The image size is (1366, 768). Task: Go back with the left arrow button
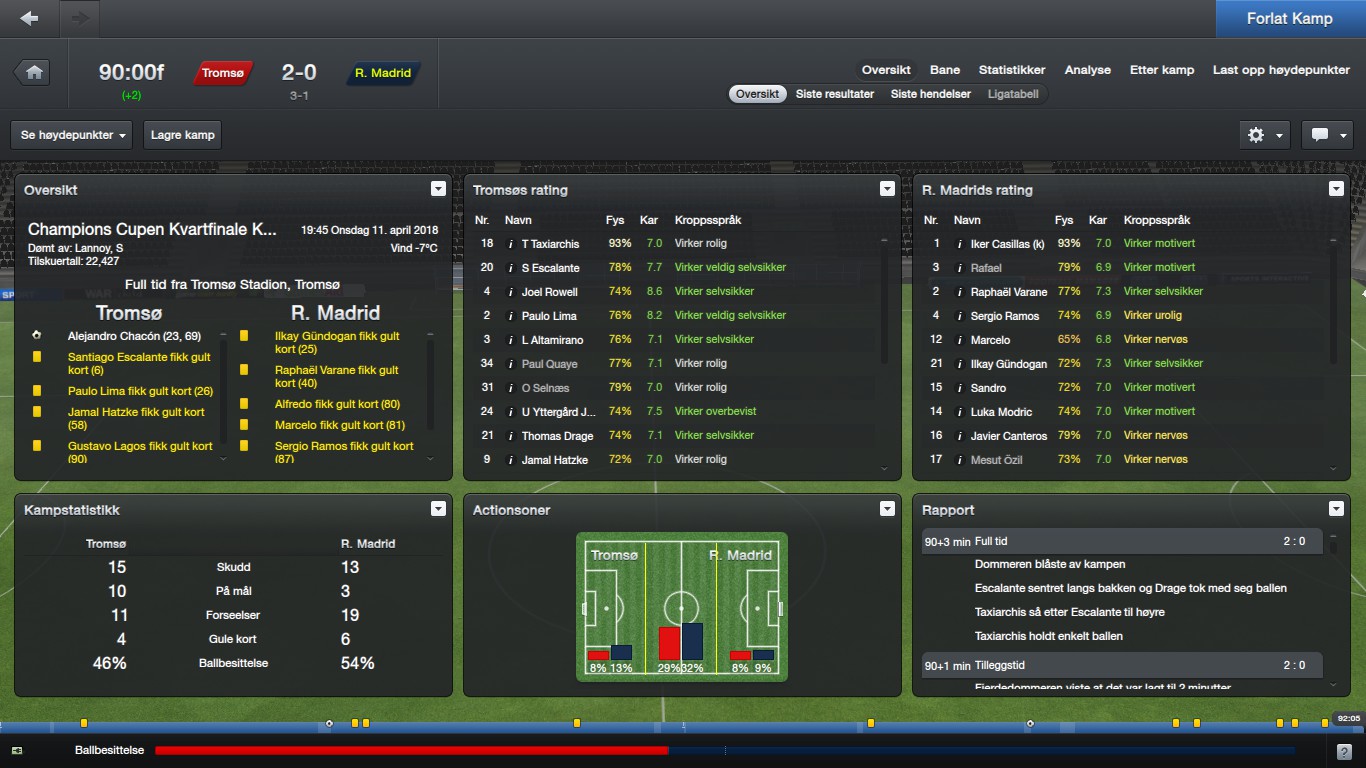click(x=30, y=18)
